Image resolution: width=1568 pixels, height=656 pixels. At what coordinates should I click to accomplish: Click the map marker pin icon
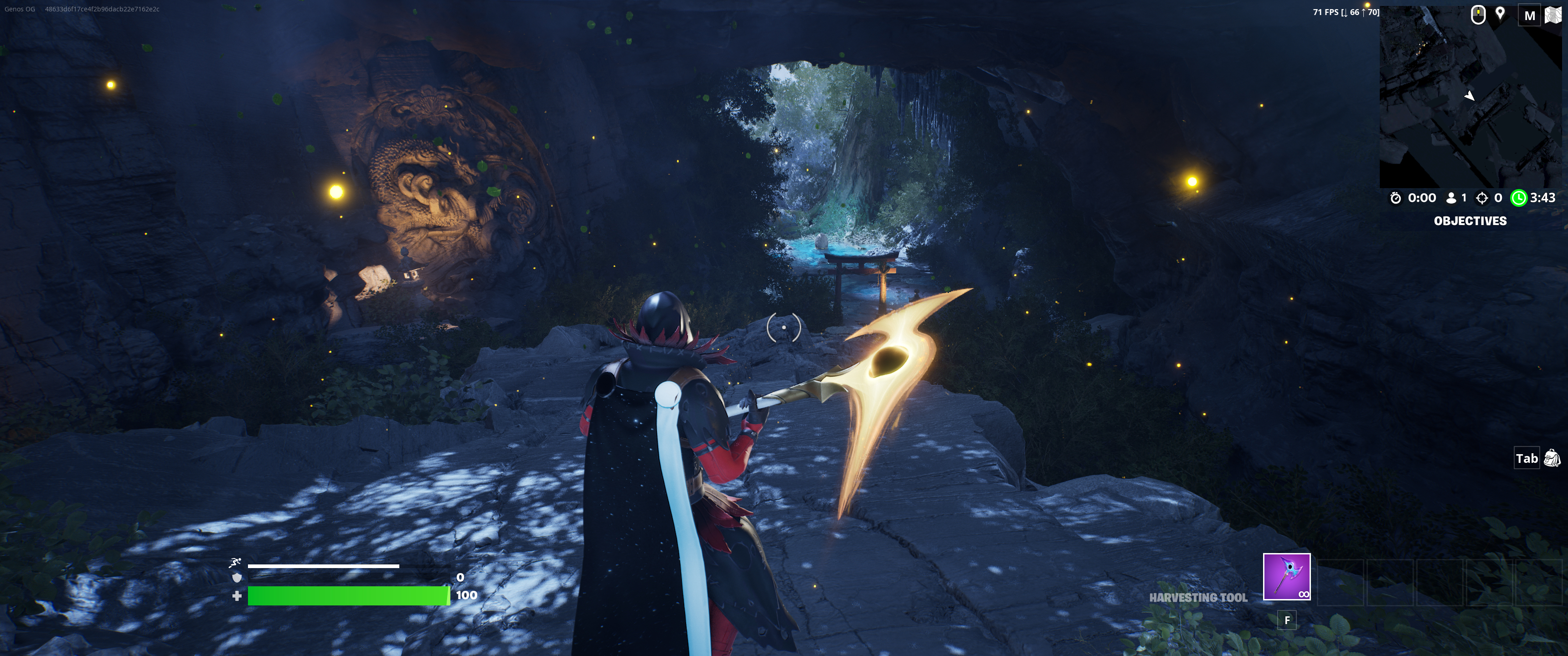point(1501,14)
